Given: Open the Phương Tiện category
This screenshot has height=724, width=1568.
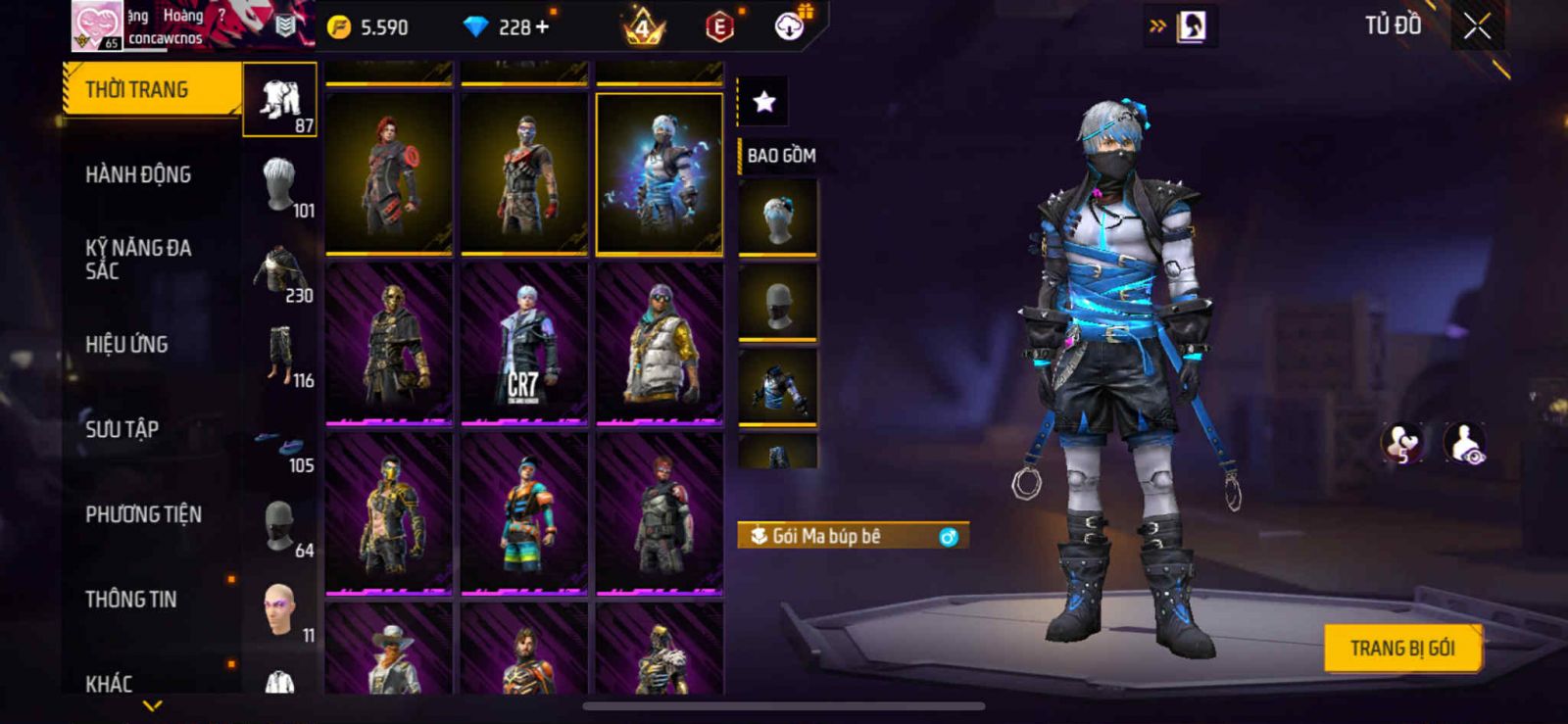Looking at the screenshot, I should click(143, 514).
